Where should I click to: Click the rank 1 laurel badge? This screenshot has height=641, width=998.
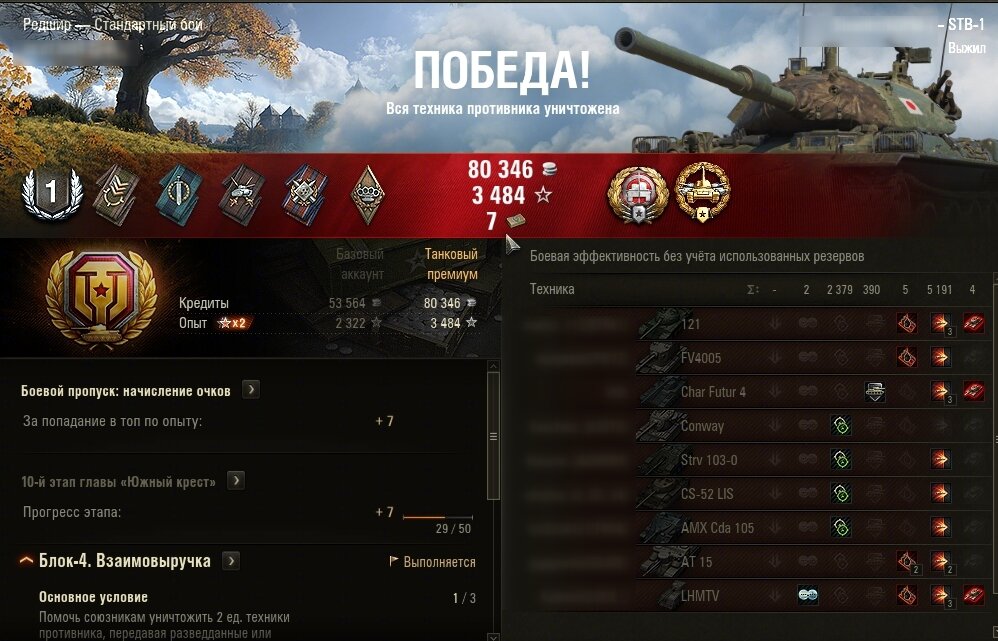click(x=51, y=191)
